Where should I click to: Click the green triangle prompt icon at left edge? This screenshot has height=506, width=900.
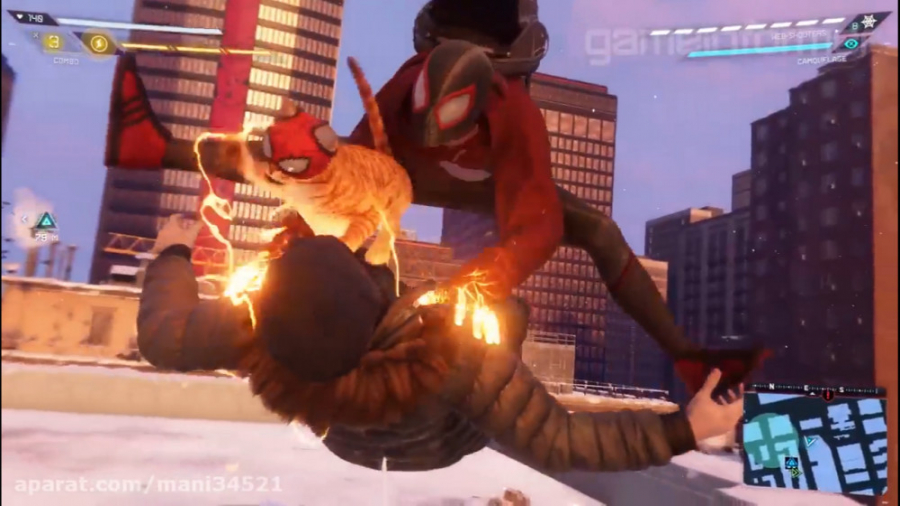pyautogui.click(x=45, y=221)
